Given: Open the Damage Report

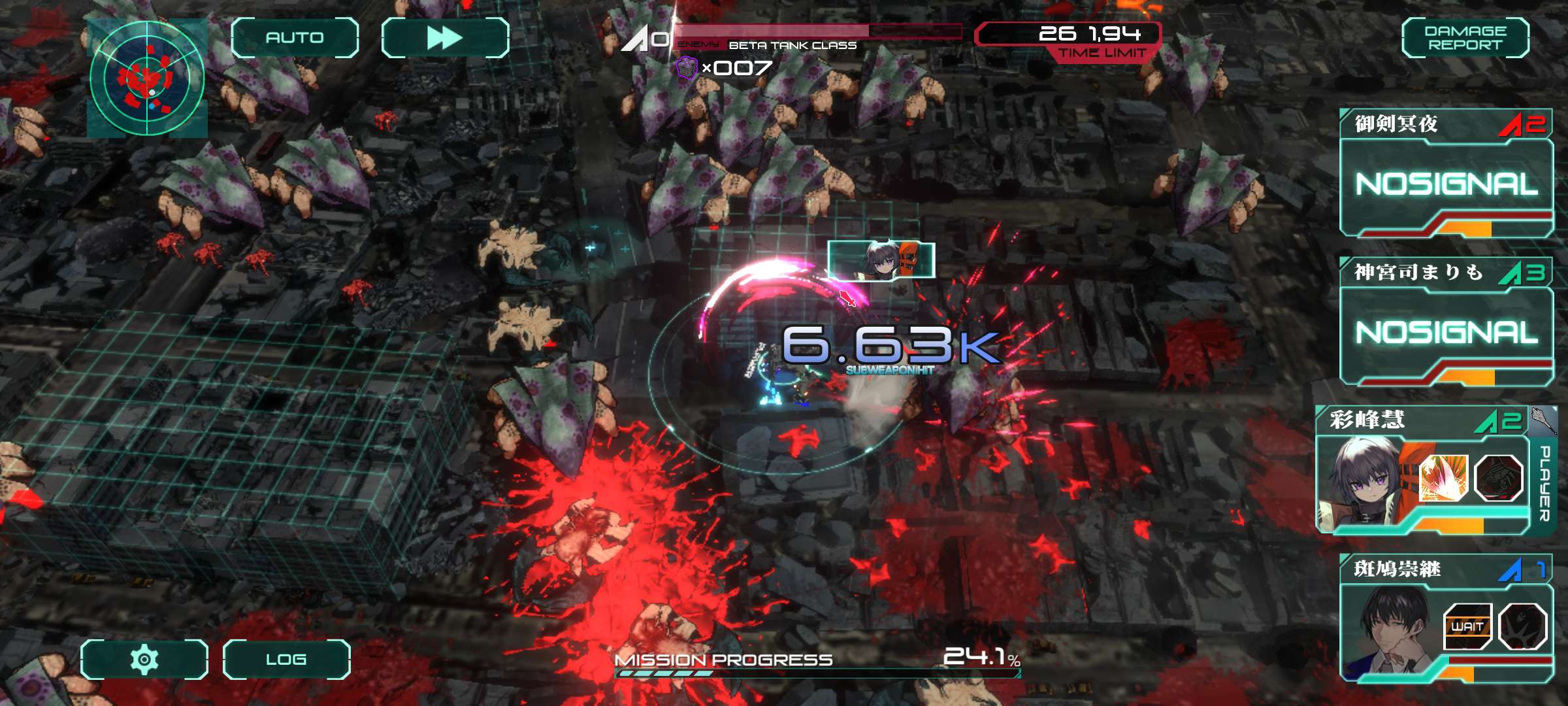Looking at the screenshot, I should [x=1465, y=38].
